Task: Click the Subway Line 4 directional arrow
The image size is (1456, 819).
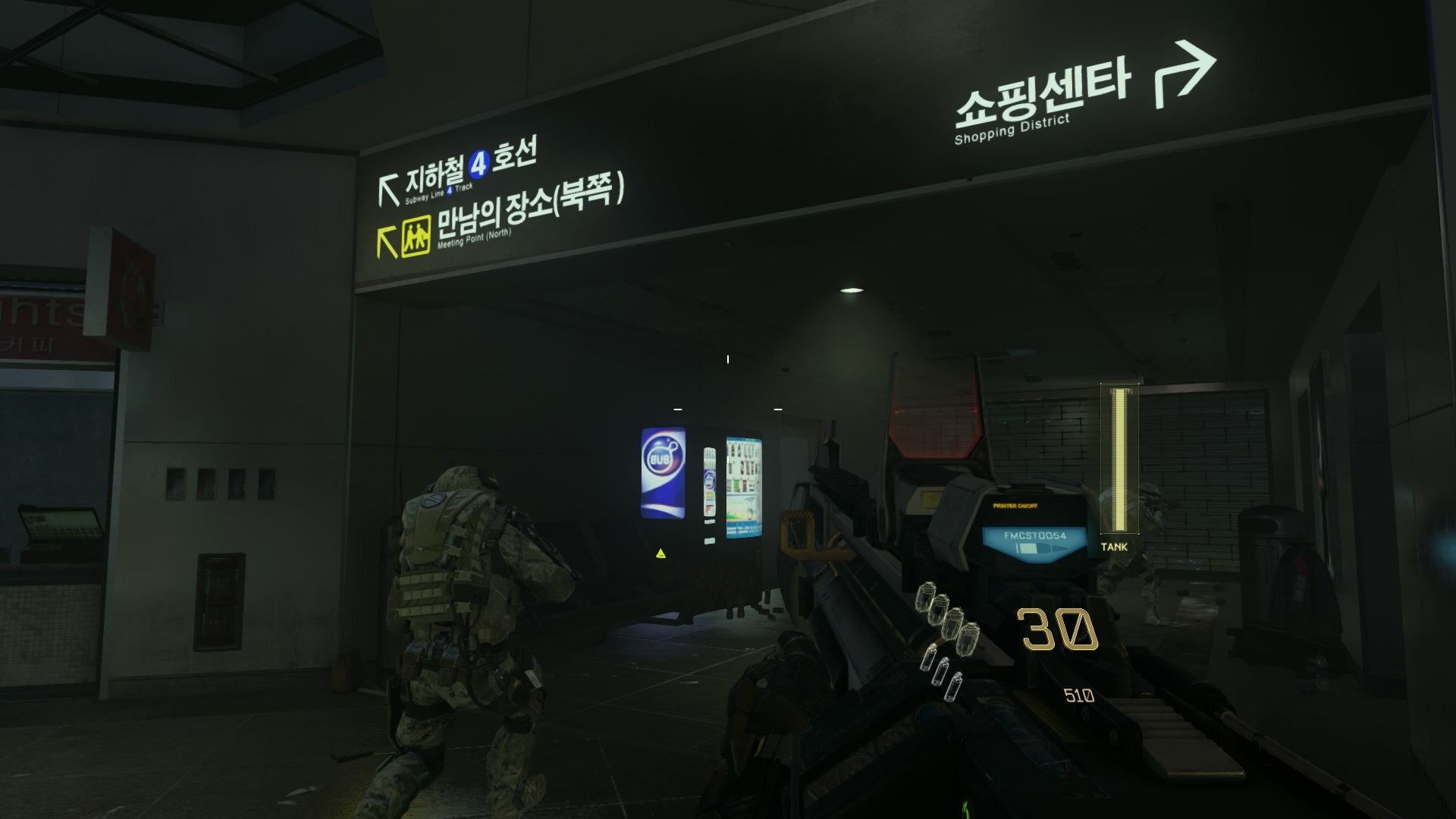Action: click(388, 187)
